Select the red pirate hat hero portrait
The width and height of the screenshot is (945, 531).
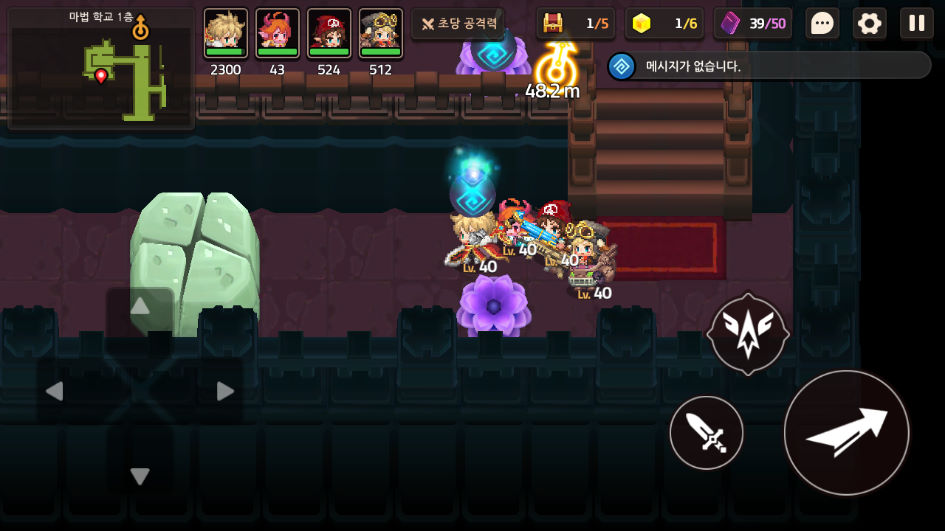pyautogui.click(x=329, y=34)
